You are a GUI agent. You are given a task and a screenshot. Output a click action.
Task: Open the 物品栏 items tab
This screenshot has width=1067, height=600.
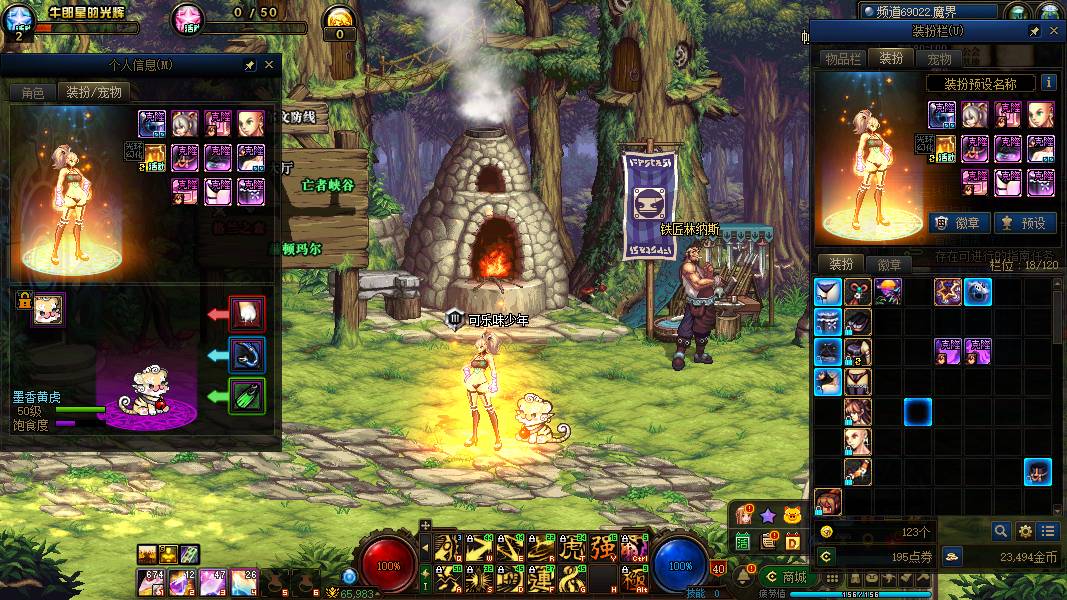[x=842, y=59]
